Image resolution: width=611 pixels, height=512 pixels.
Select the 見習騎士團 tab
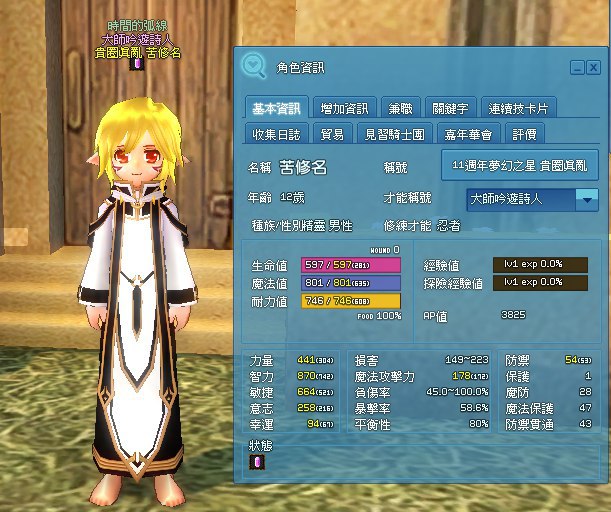pos(395,134)
